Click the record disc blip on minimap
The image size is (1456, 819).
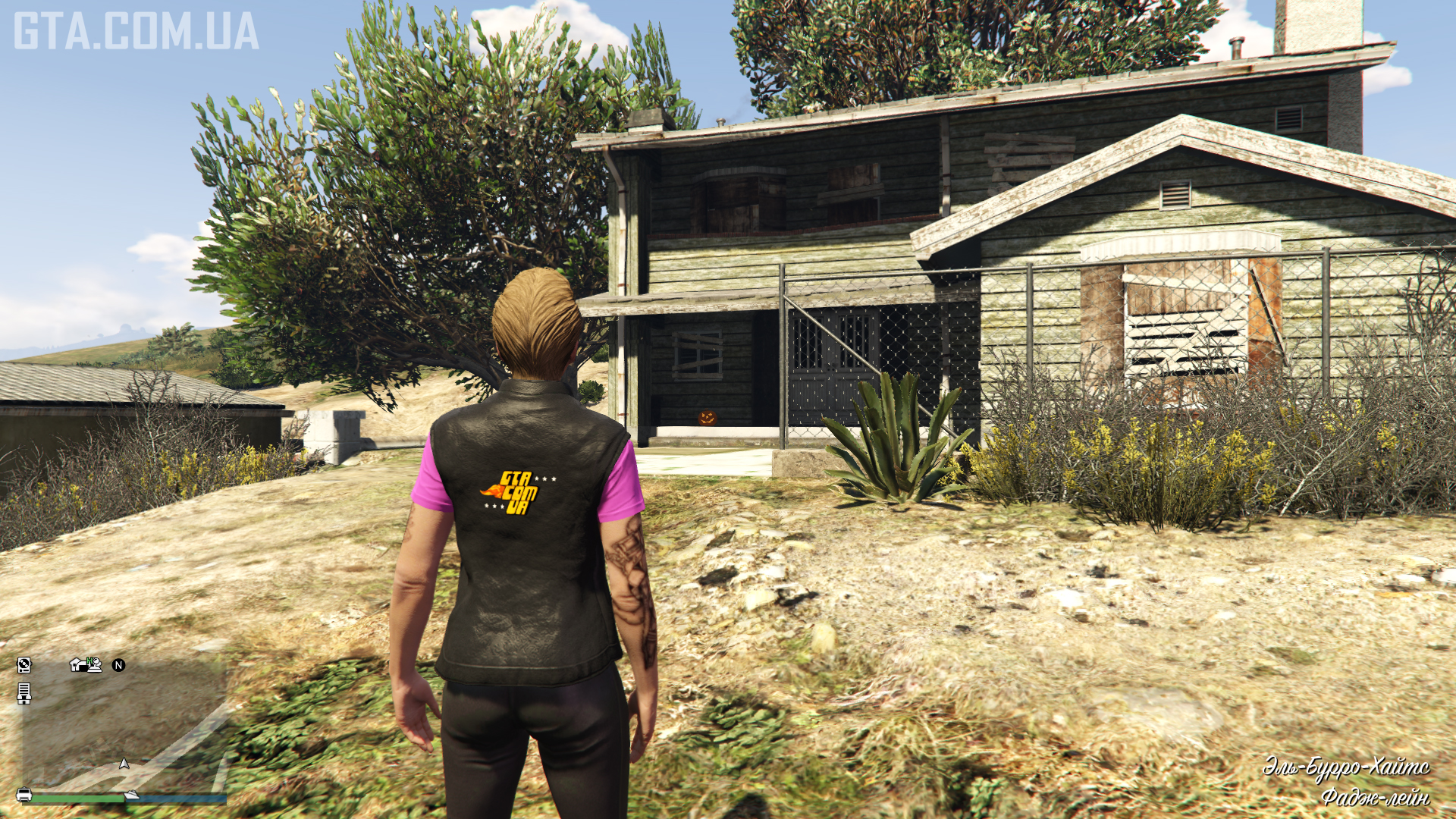(x=24, y=665)
